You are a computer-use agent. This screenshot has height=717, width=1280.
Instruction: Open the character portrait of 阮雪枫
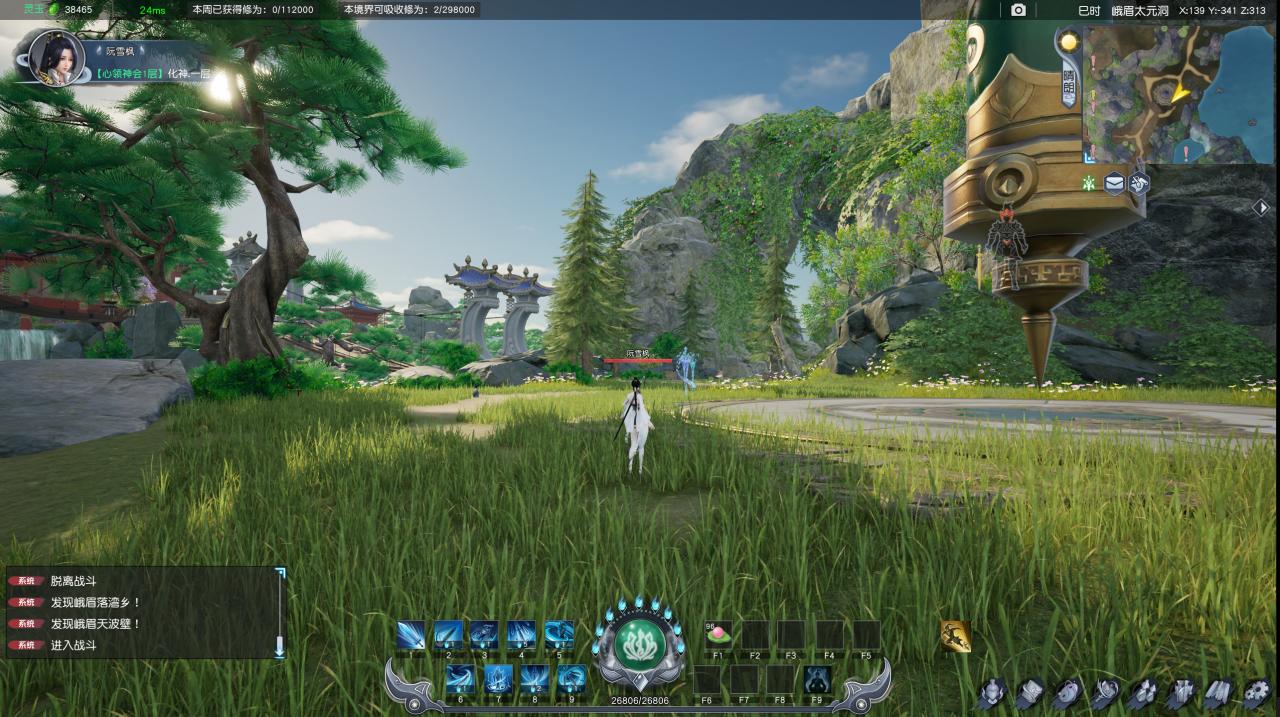click(x=56, y=58)
